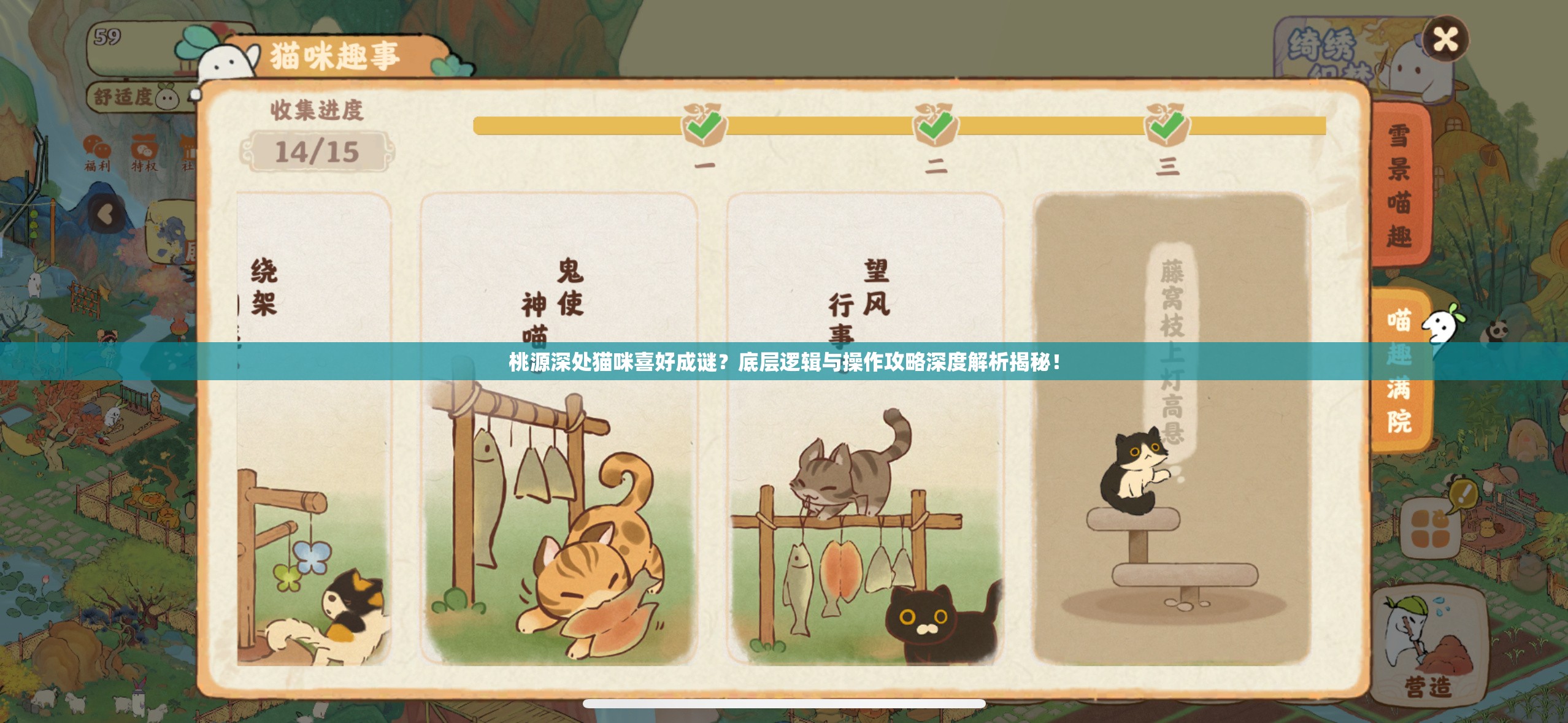Open the 鬼使神喵 story card
1568x723 pixels.
click(558, 429)
